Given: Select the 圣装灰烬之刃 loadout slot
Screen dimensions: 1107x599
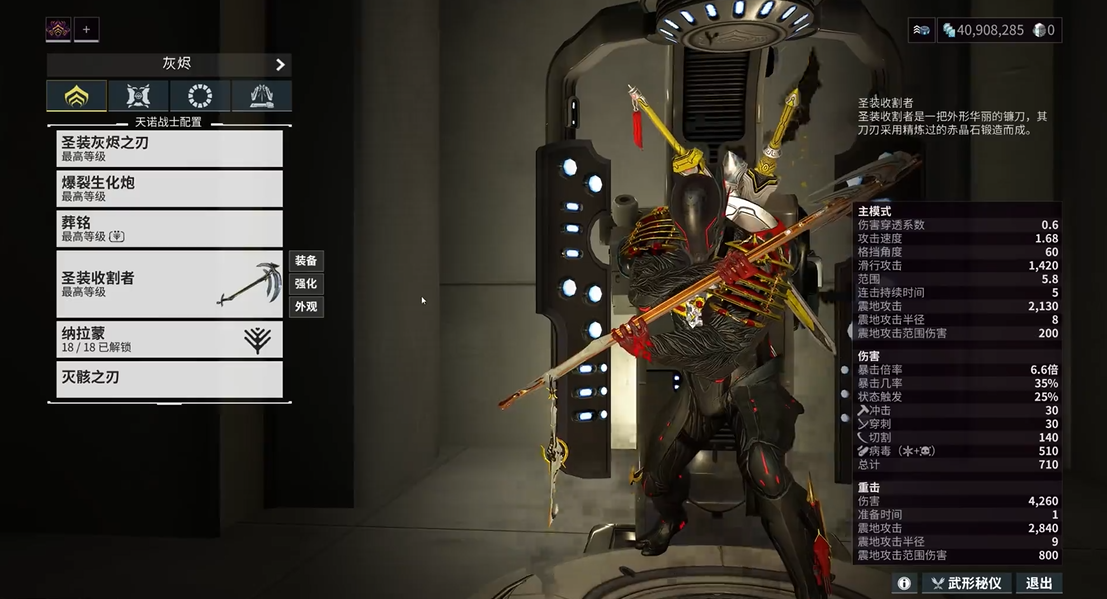Looking at the screenshot, I should click(169, 148).
